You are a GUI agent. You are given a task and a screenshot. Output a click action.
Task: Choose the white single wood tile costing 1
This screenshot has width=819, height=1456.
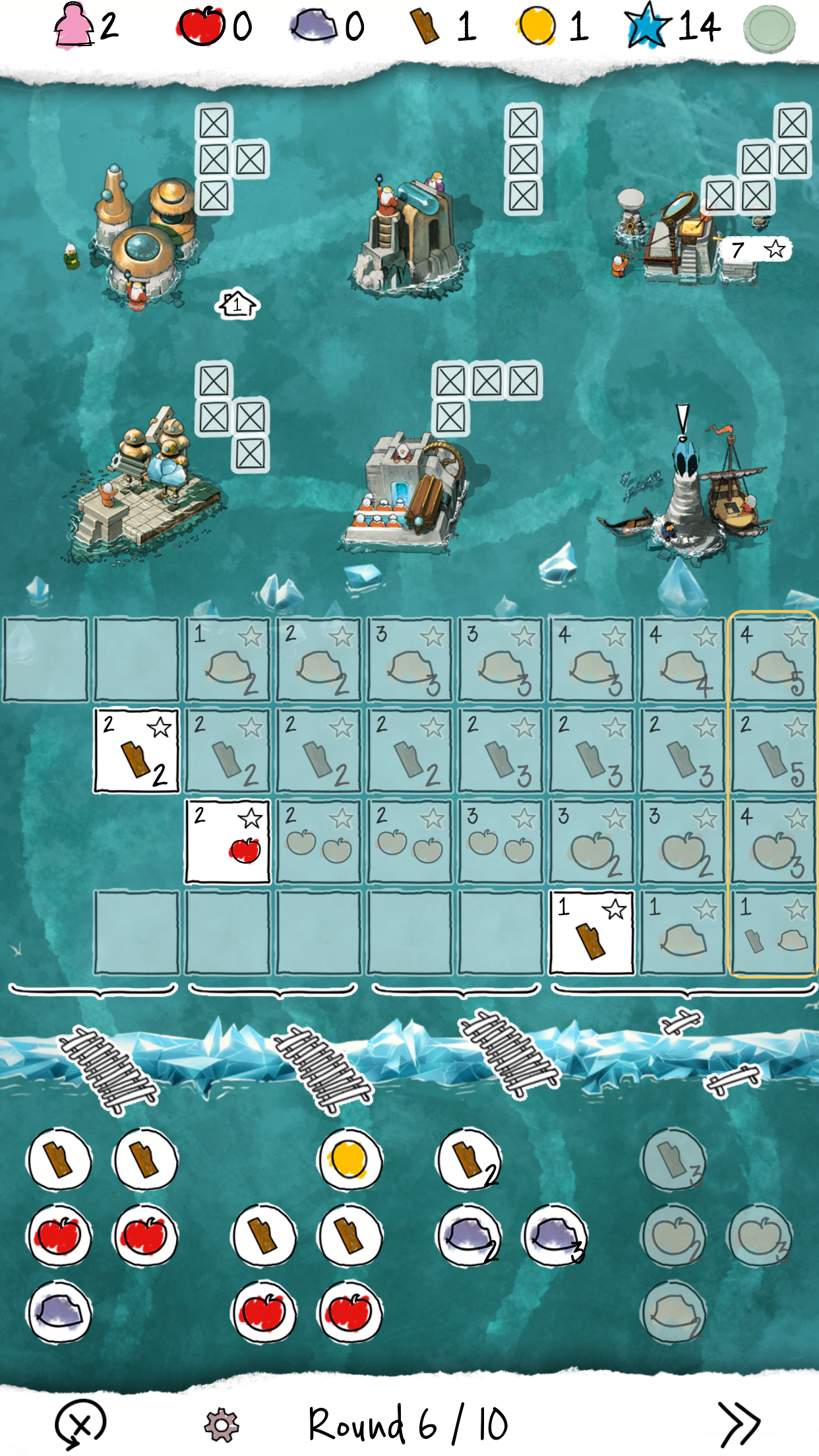click(x=591, y=932)
